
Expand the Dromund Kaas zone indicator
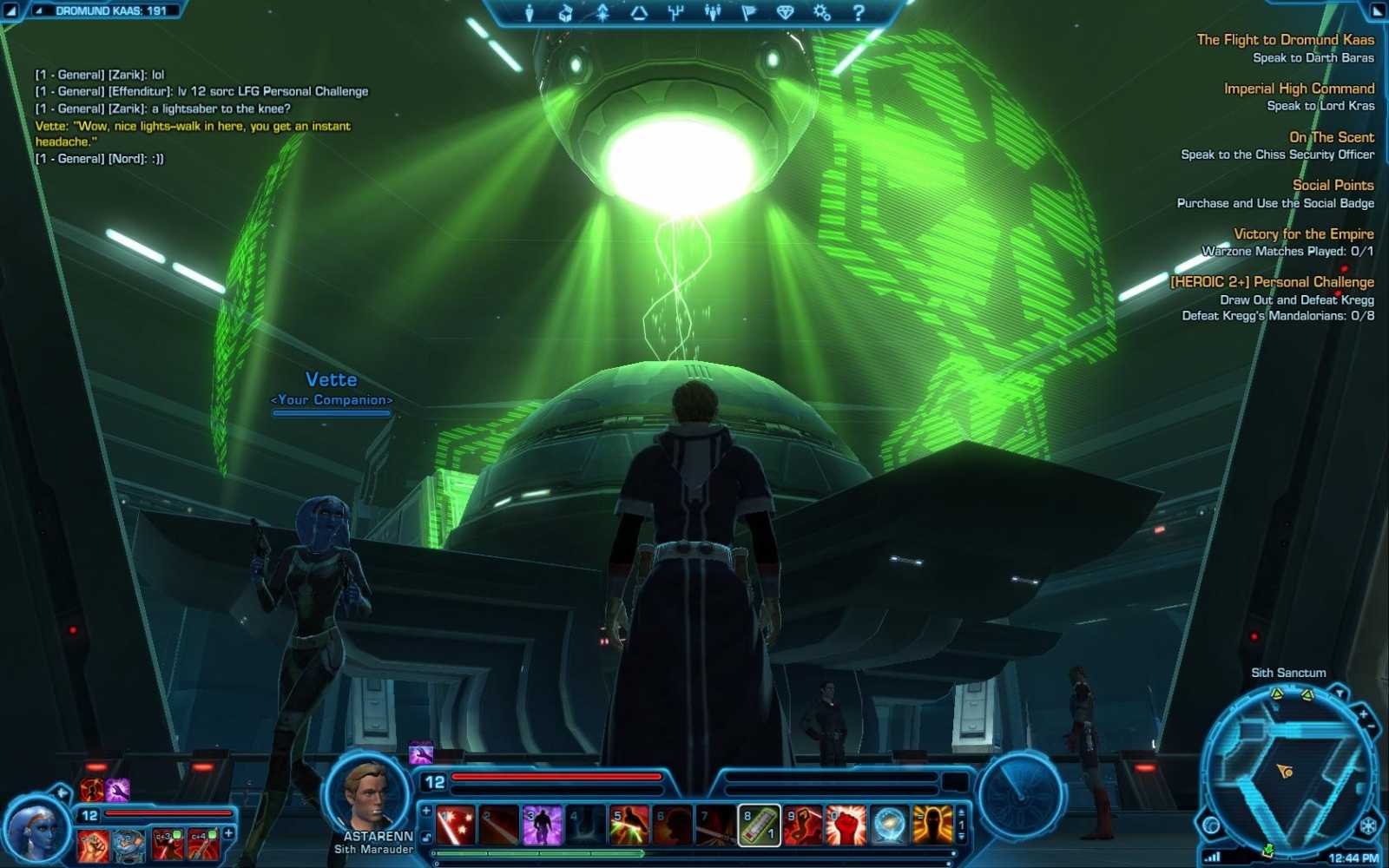pos(38,11)
